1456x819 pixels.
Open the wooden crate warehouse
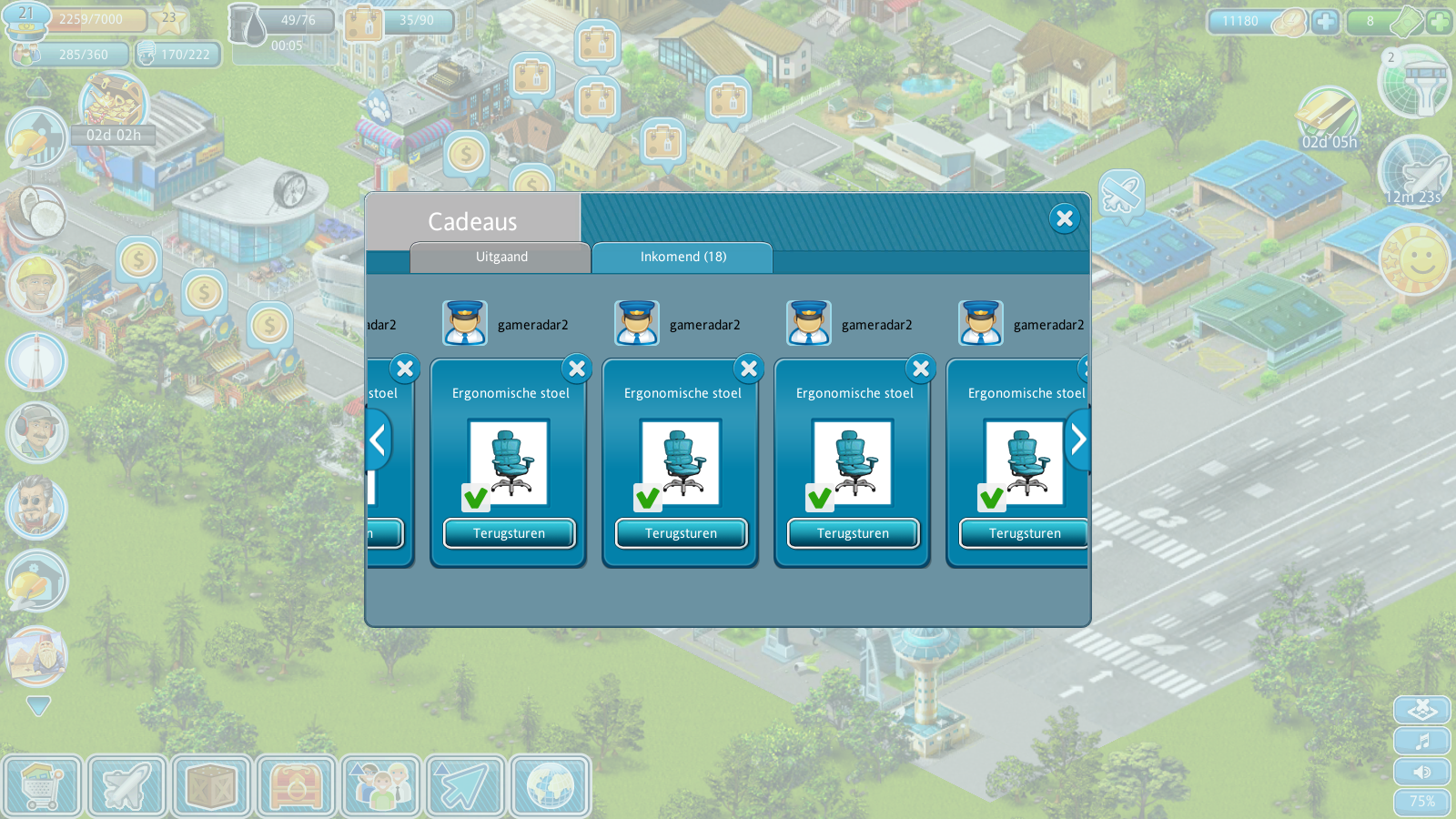coord(211,785)
